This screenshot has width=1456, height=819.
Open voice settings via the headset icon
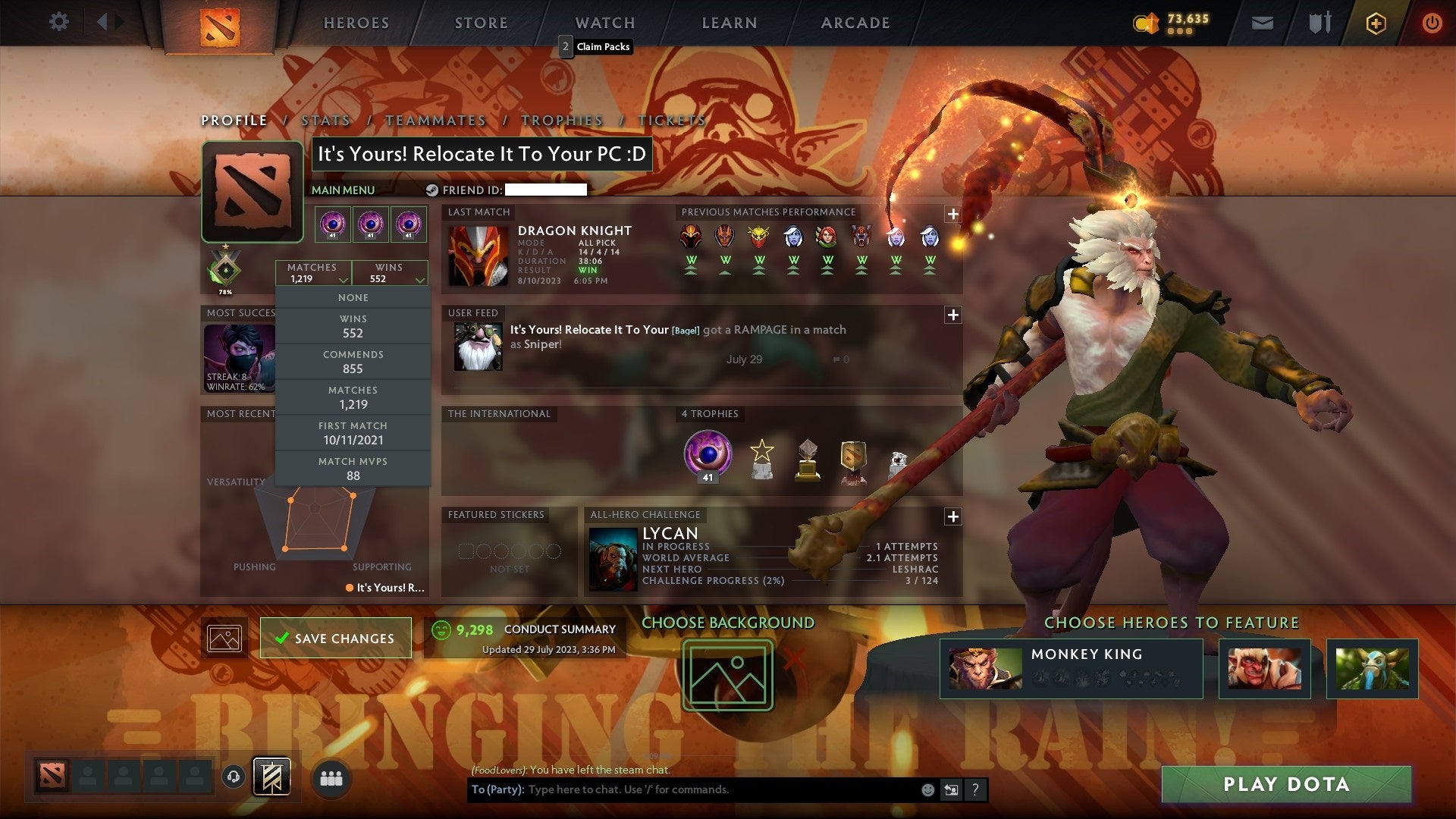click(232, 777)
